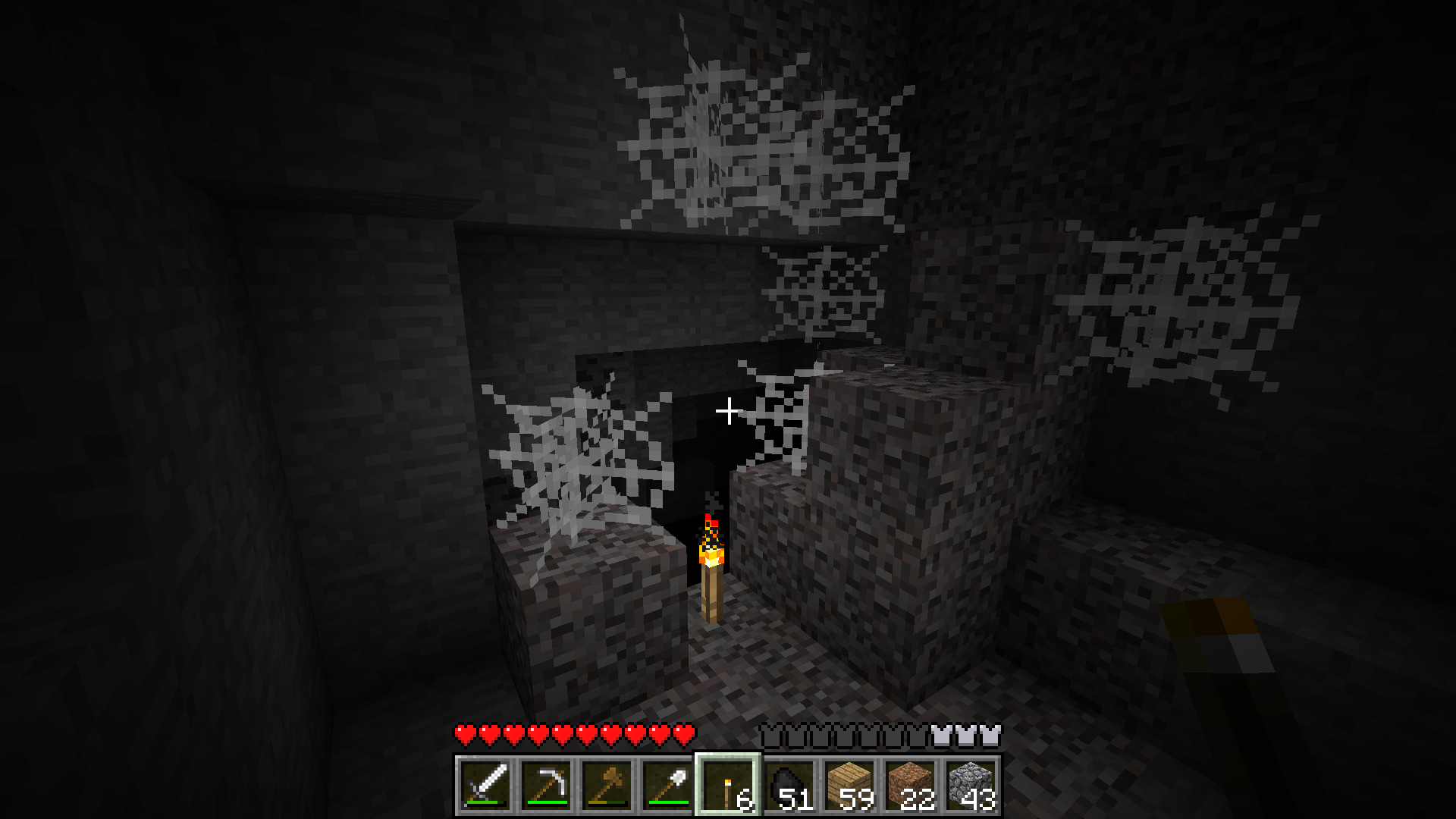The width and height of the screenshot is (1456, 819).
Task: Click the torch stack of 6
Action: [728, 785]
